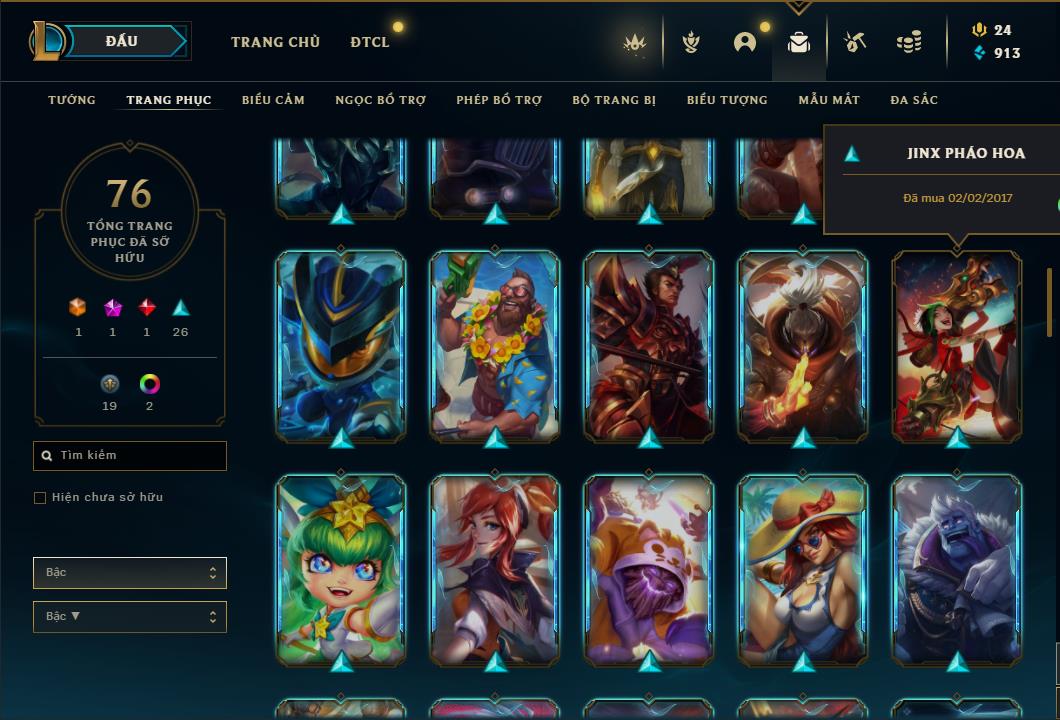The height and width of the screenshot is (720, 1060).
Task: Open the Bậc filter dropdown
Action: click(x=130, y=573)
